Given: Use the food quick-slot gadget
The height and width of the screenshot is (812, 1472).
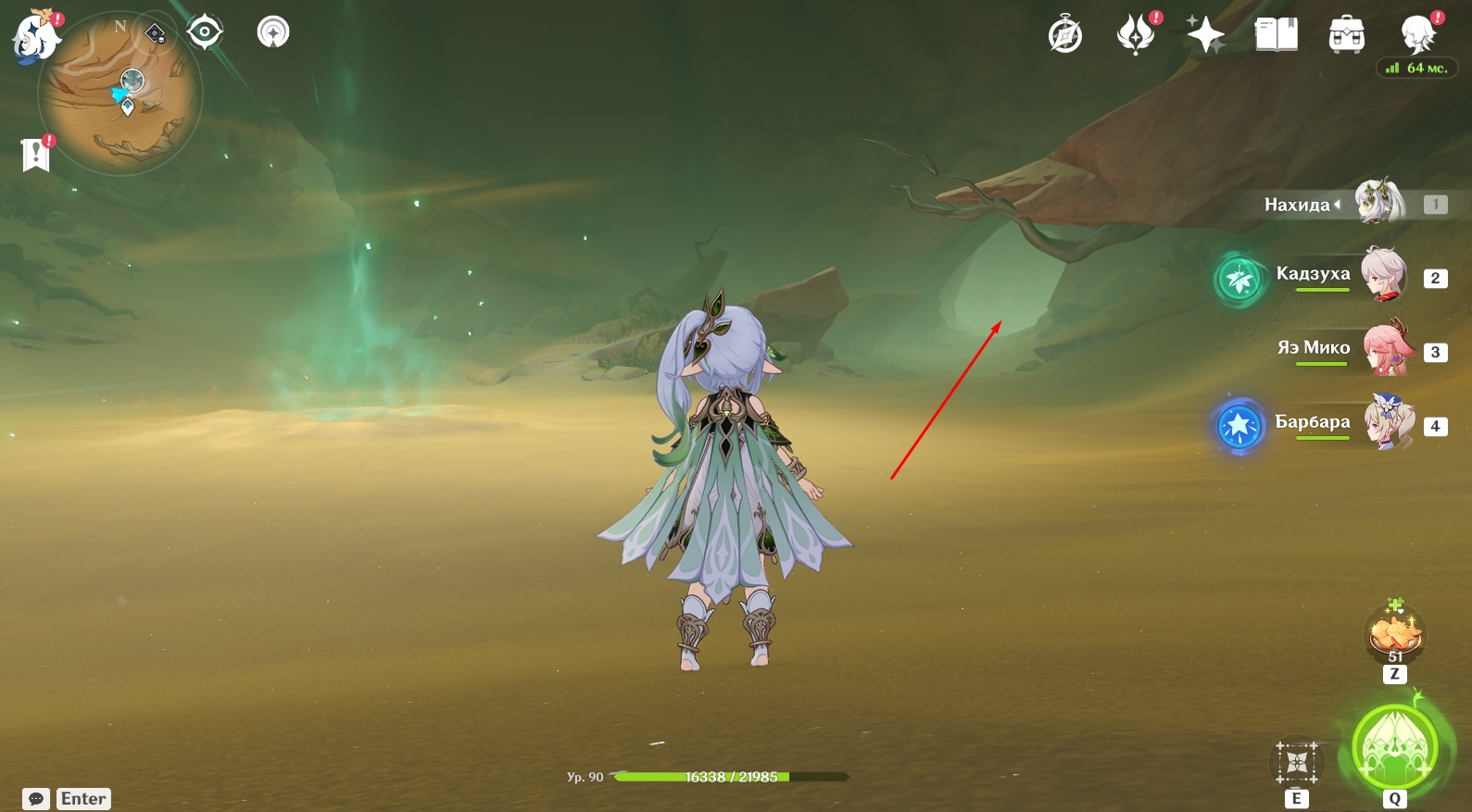Looking at the screenshot, I should tap(1395, 635).
